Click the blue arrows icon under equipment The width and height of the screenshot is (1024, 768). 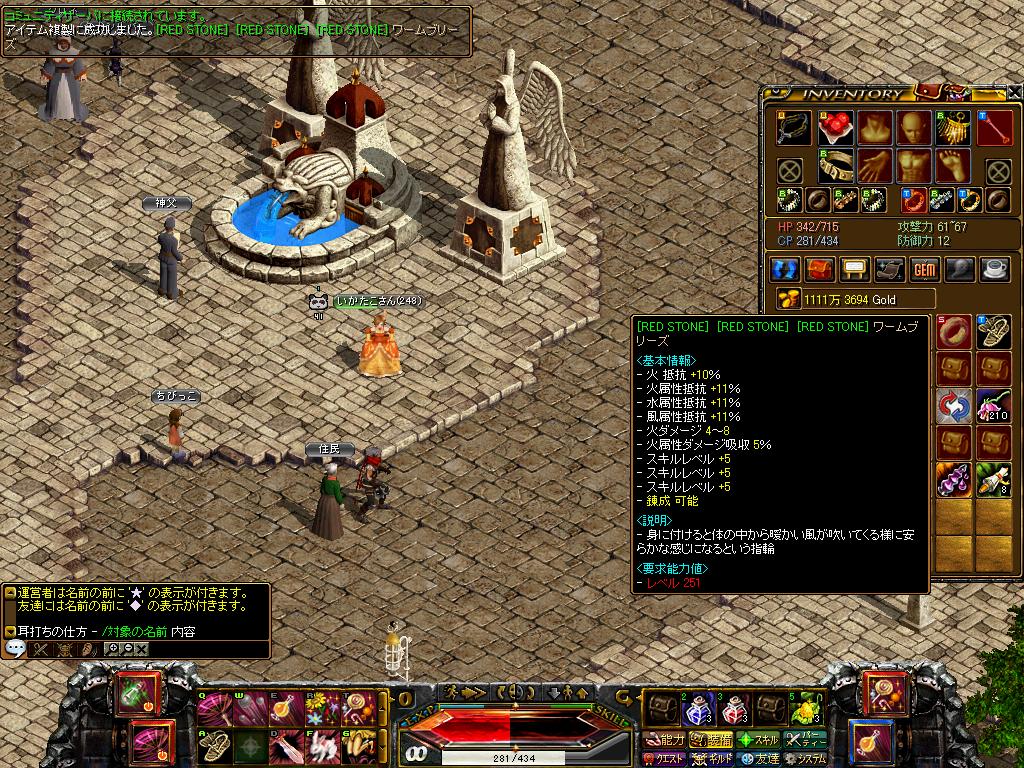tap(785, 269)
